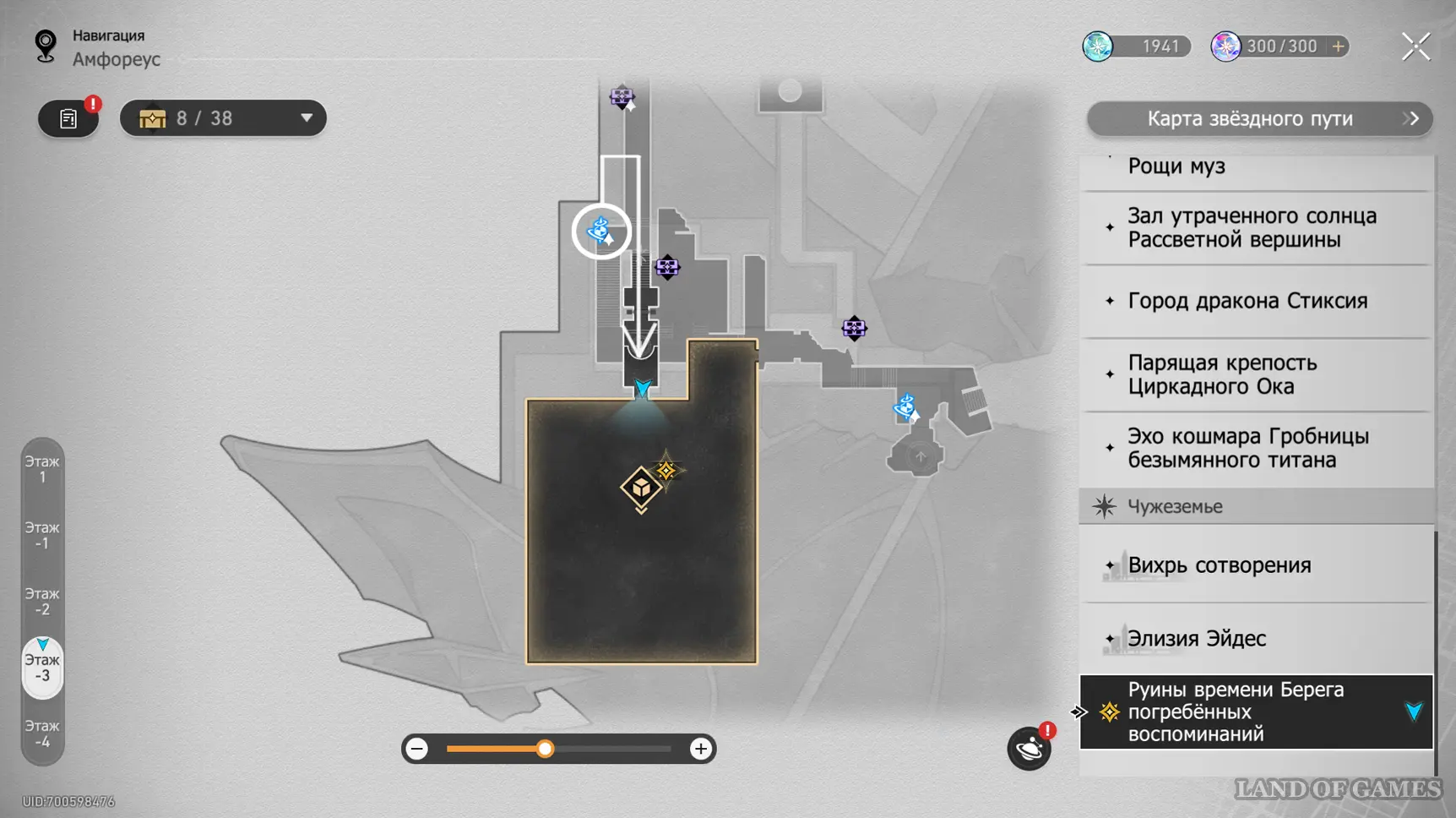Close the navigation map
This screenshot has height=818, width=1456.
pyautogui.click(x=1415, y=46)
